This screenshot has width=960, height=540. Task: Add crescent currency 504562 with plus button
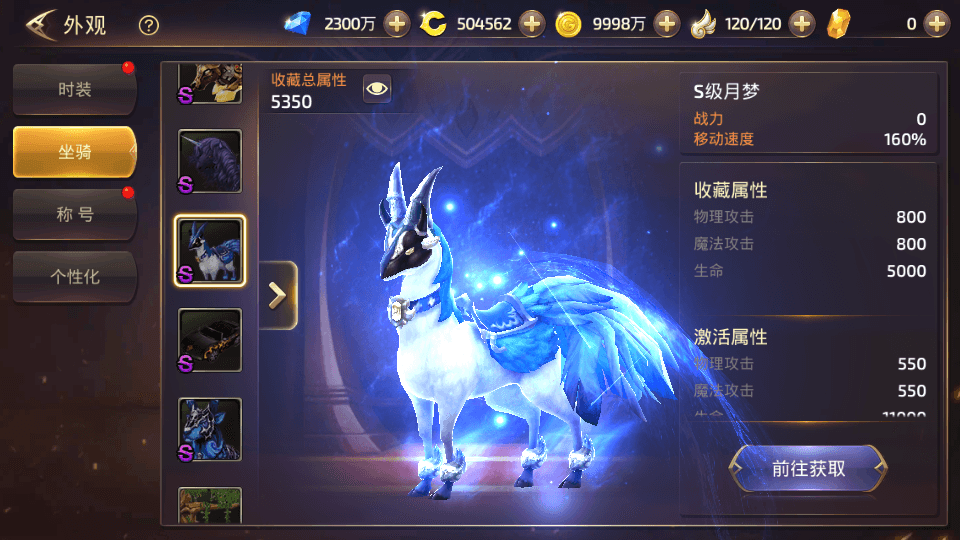pos(532,24)
